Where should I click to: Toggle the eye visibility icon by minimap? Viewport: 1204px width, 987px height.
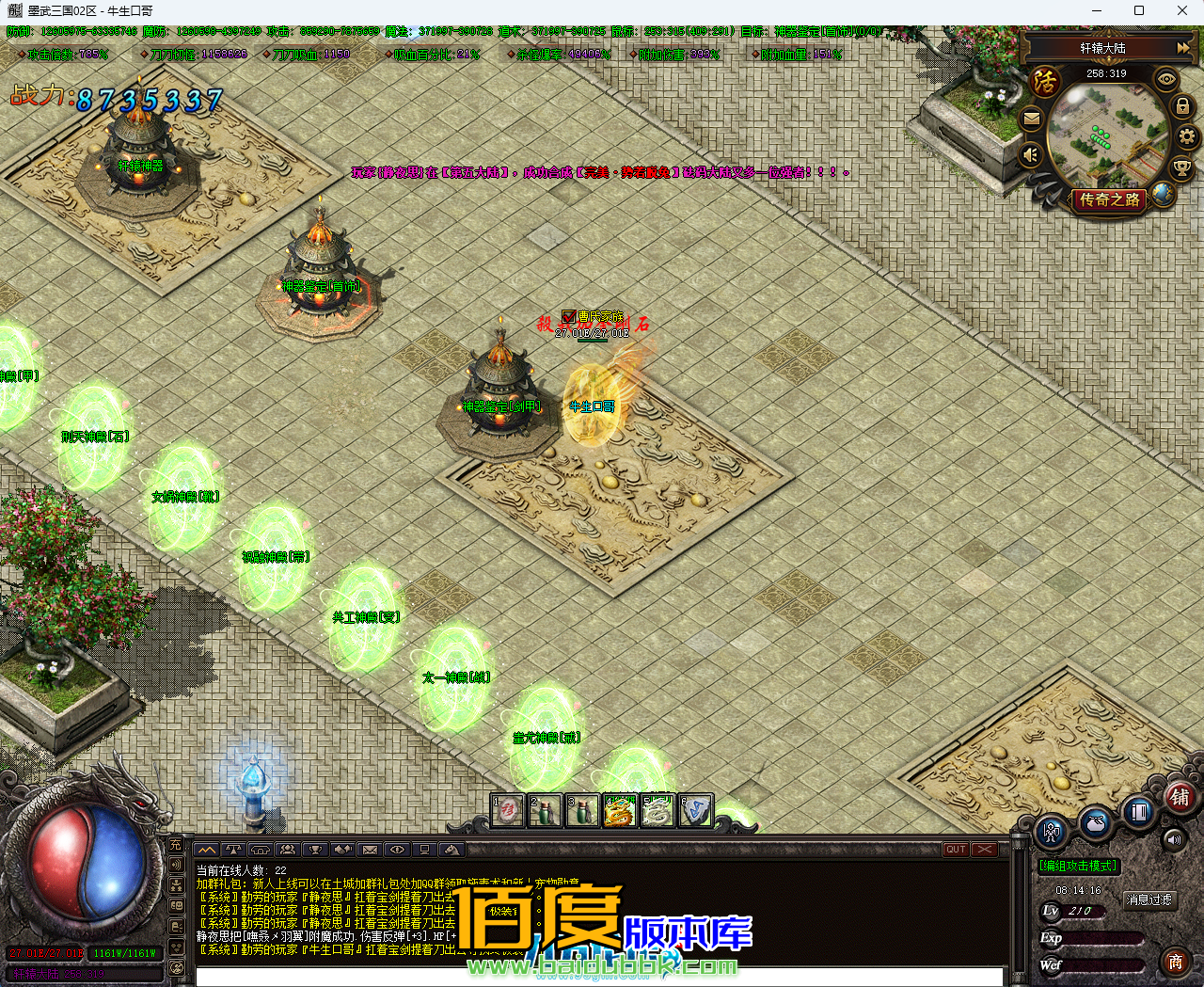1166,80
